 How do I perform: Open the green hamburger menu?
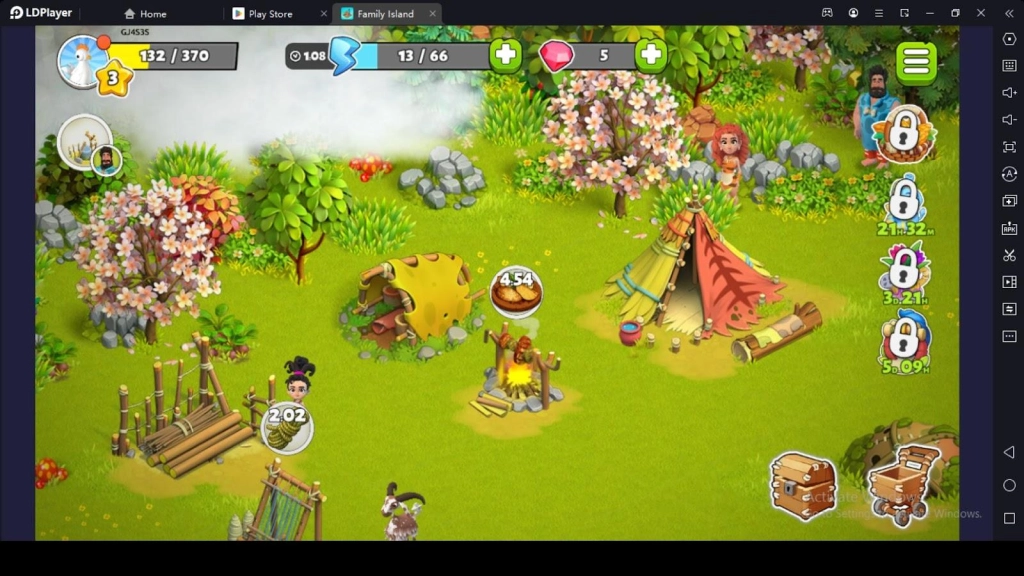click(916, 62)
